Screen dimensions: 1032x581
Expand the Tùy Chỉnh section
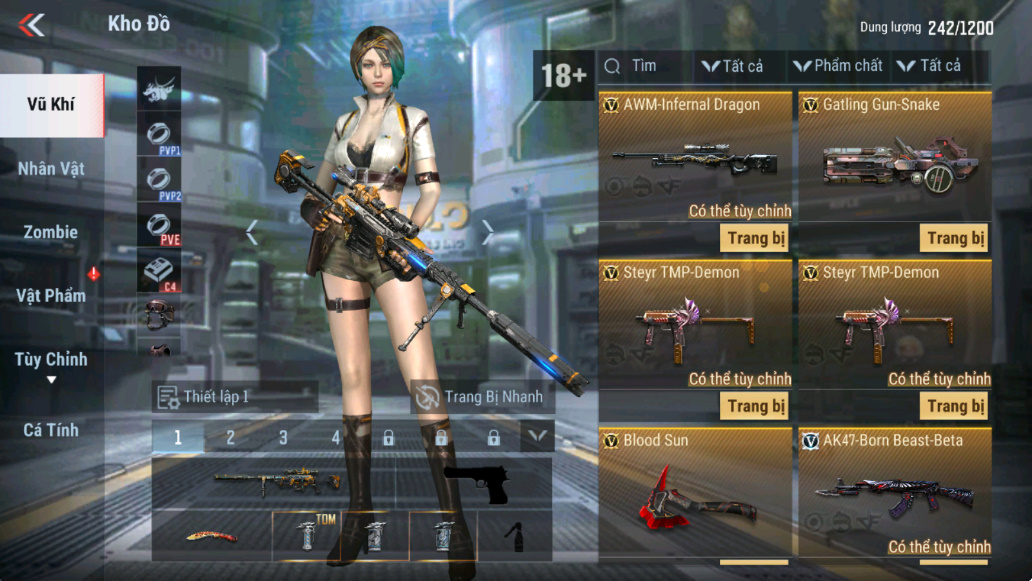click(x=51, y=363)
